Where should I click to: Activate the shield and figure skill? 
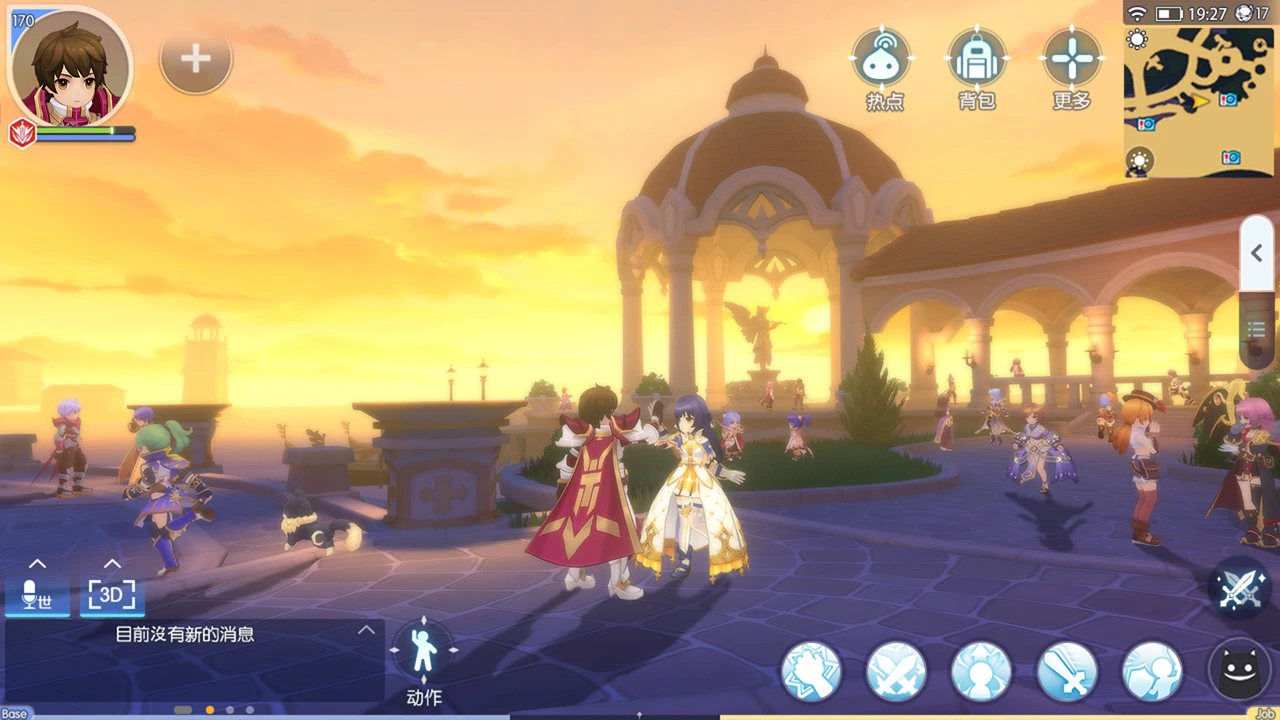1152,670
